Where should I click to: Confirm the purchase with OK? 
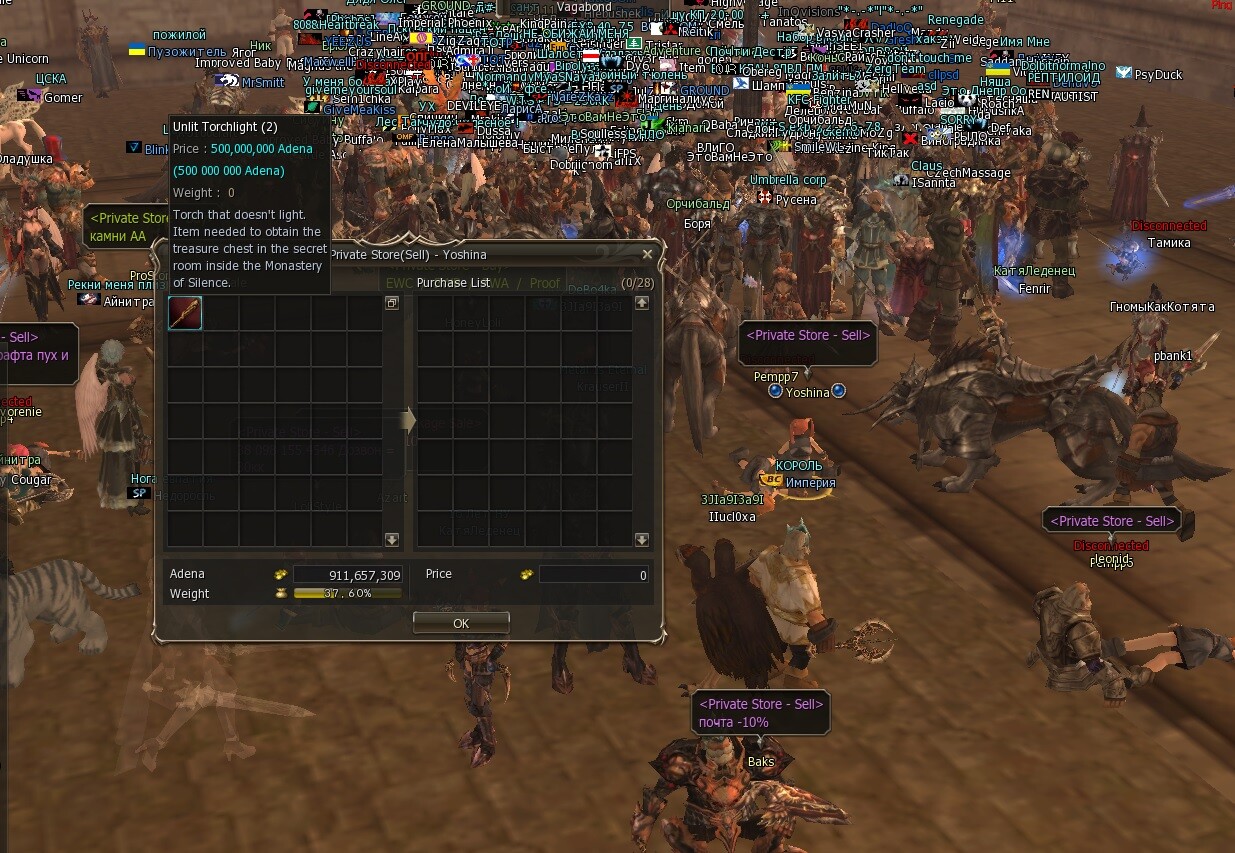pos(461,622)
